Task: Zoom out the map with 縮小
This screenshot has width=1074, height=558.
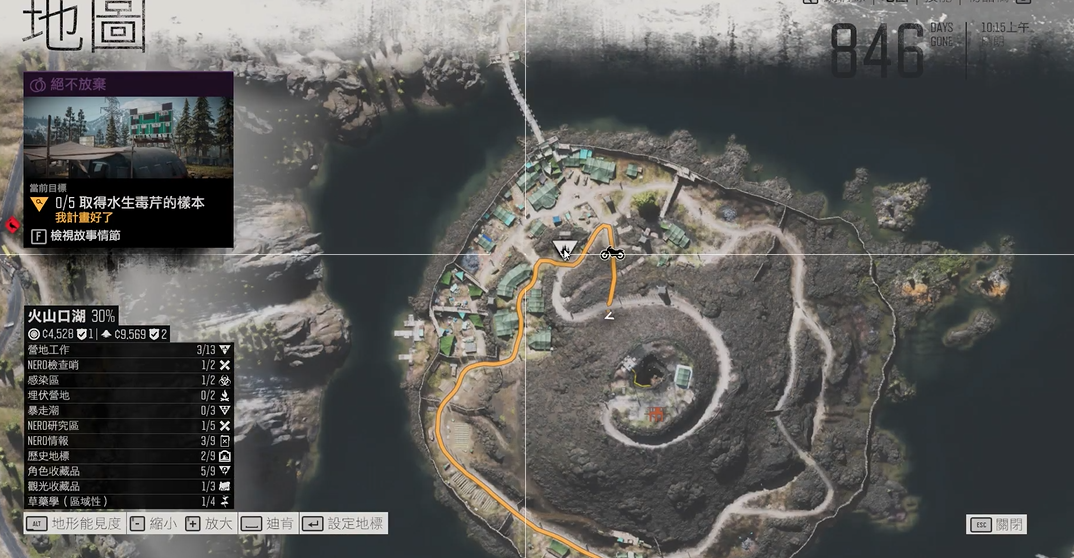Action: (x=153, y=524)
